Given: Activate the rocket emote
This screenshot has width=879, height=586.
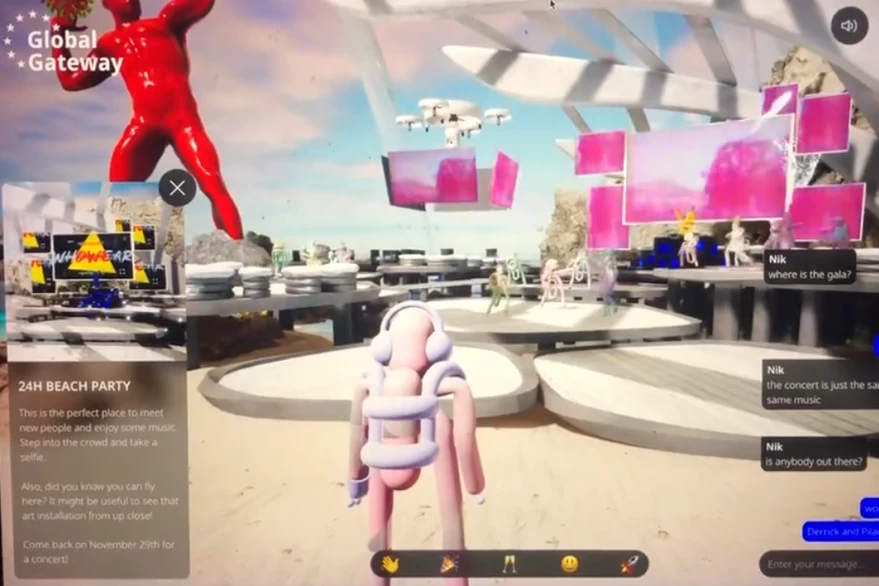Looking at the screenshot, I should 628,564.
